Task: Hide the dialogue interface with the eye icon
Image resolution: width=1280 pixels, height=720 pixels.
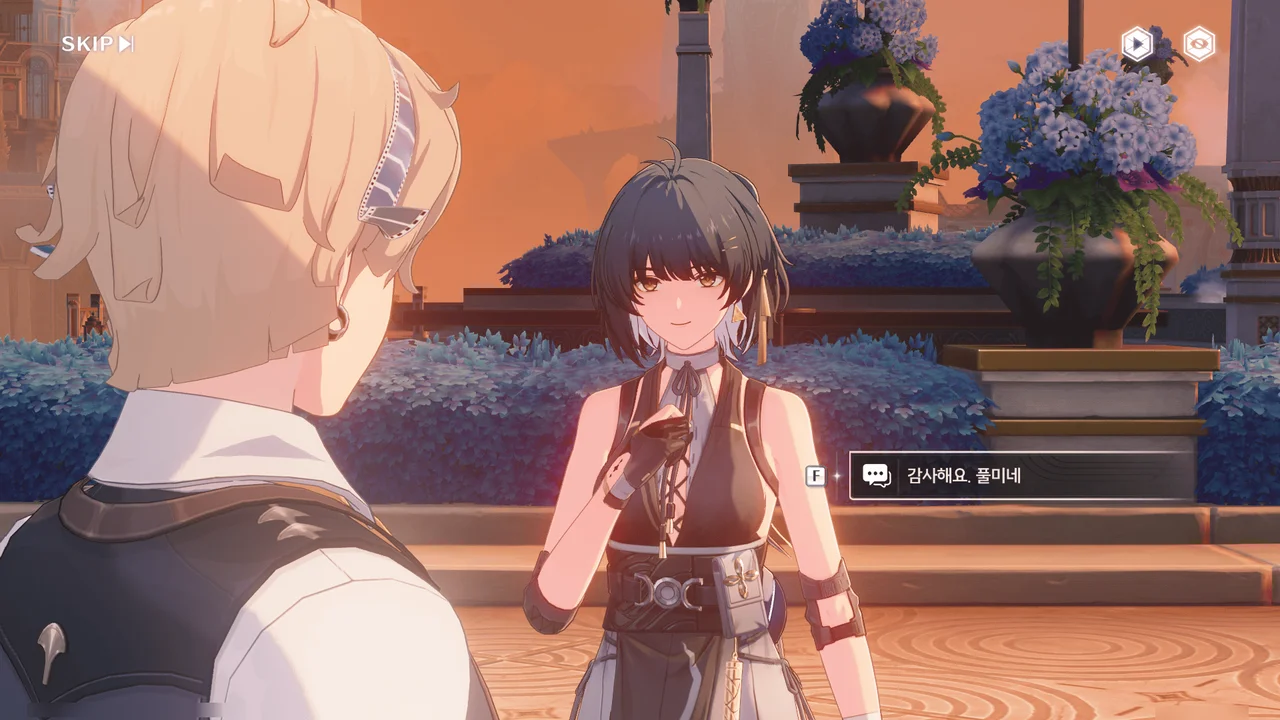Action: pos(1199,44)
